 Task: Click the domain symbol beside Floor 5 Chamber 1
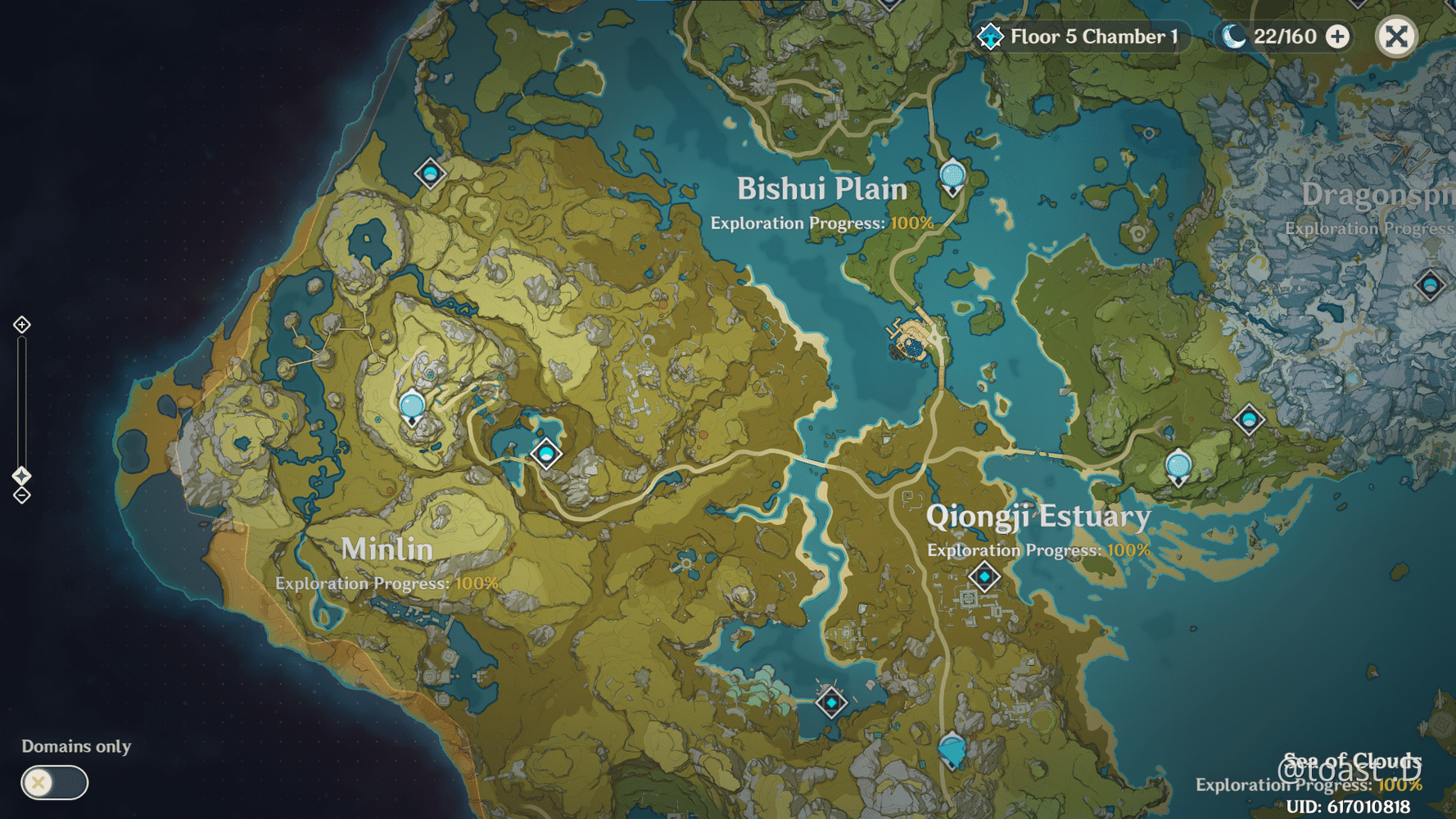coord(990,36)
